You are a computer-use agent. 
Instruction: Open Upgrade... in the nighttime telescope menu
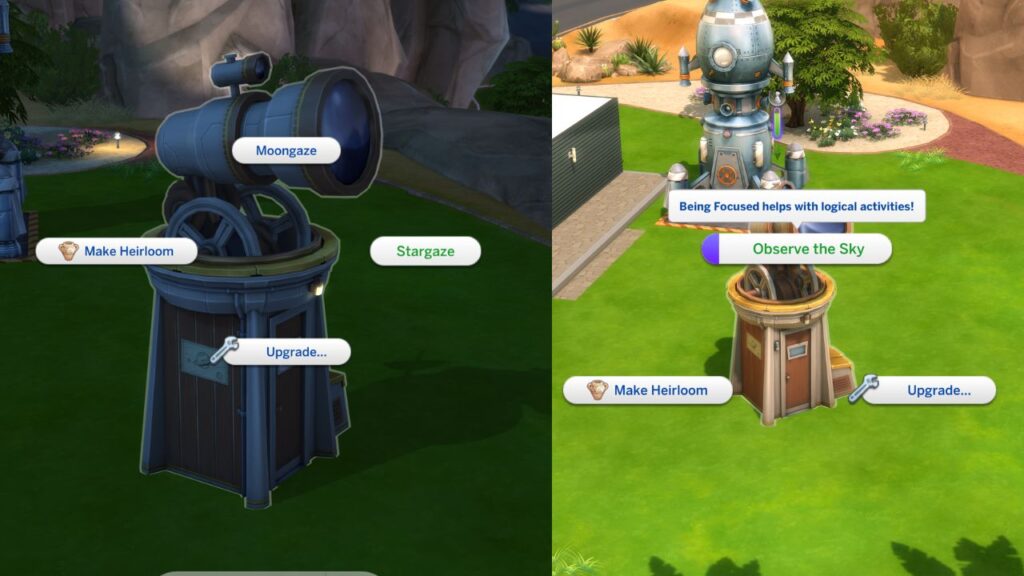pos(295,352)
